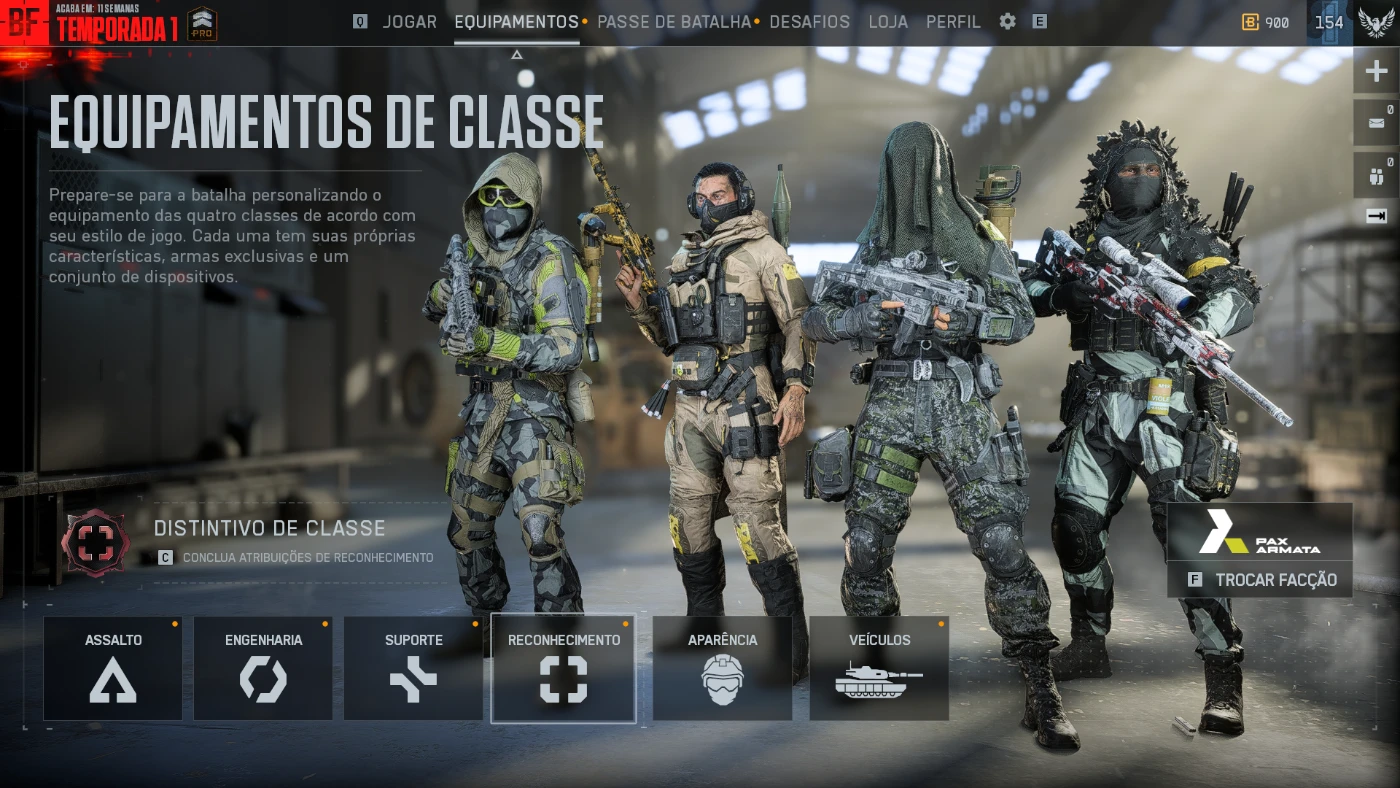This screenshot has width=1400, height=788.
Task: Go to the Desafios tab
Action: 809,22
